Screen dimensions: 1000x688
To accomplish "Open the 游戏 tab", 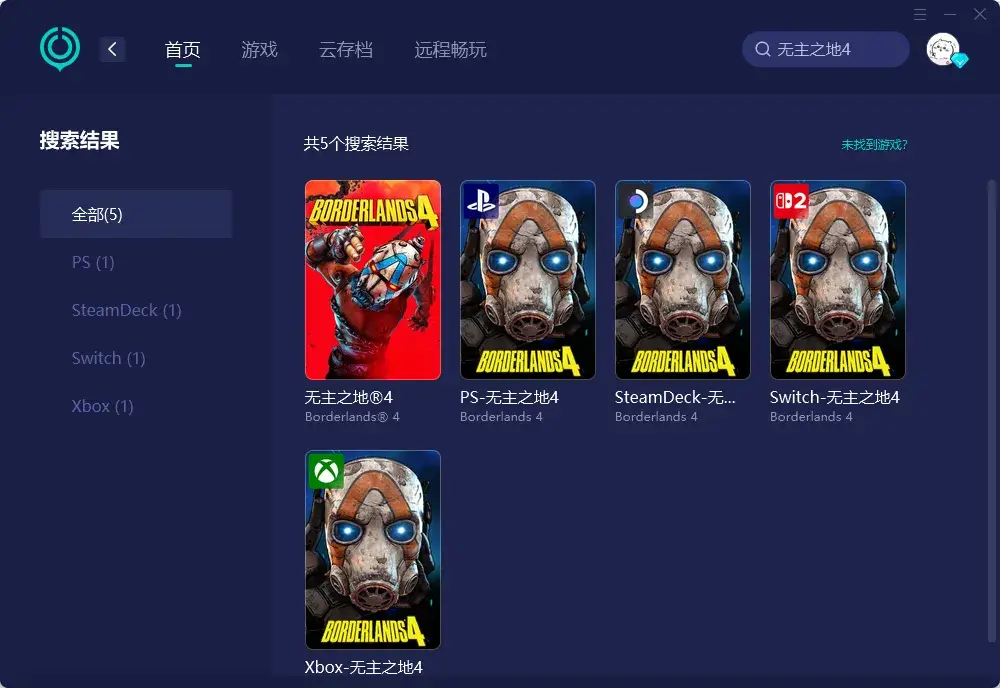I will tap(259, 49).
